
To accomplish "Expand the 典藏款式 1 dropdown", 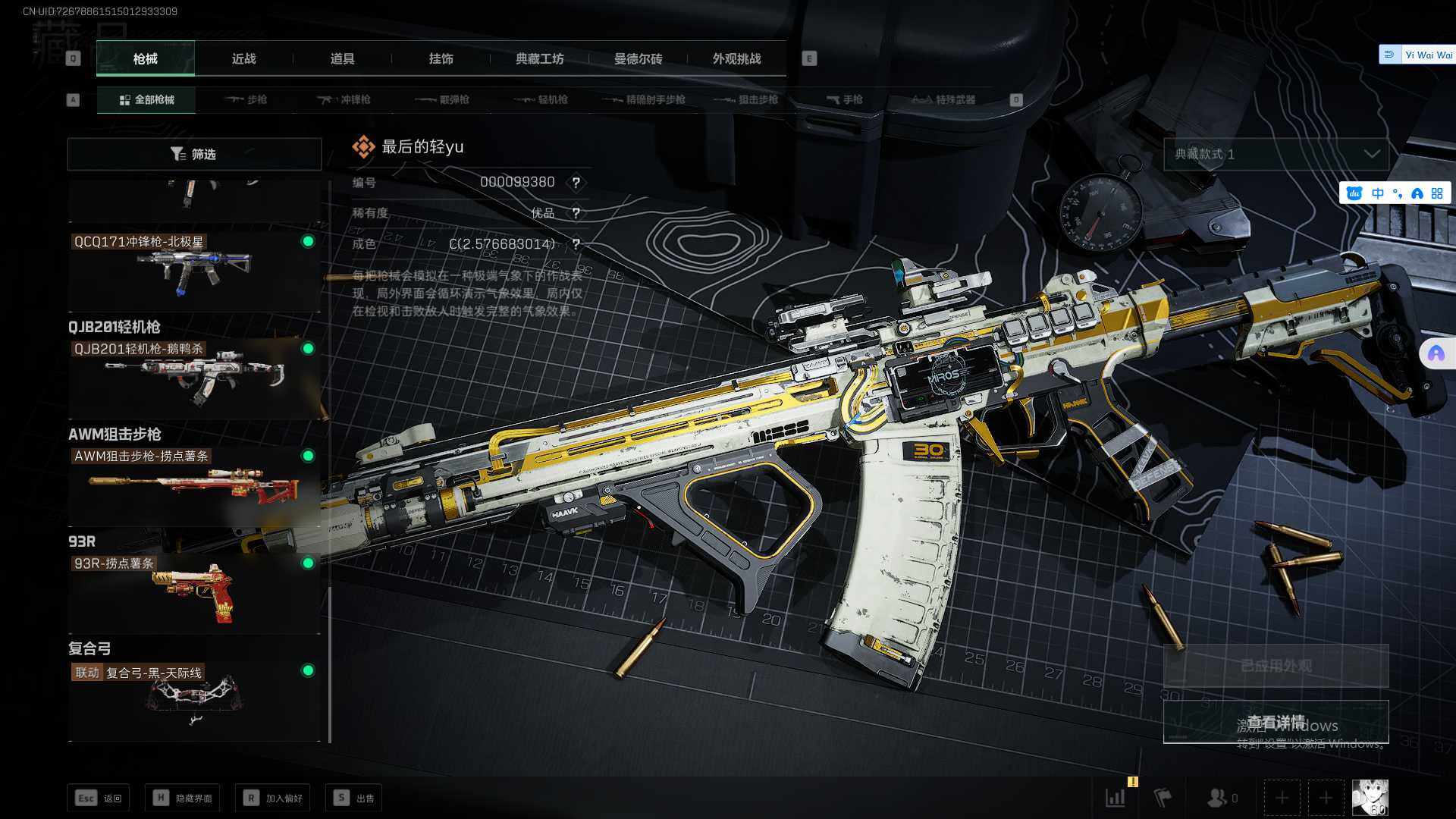I will pyautogui.click(x=1276, y=154).
